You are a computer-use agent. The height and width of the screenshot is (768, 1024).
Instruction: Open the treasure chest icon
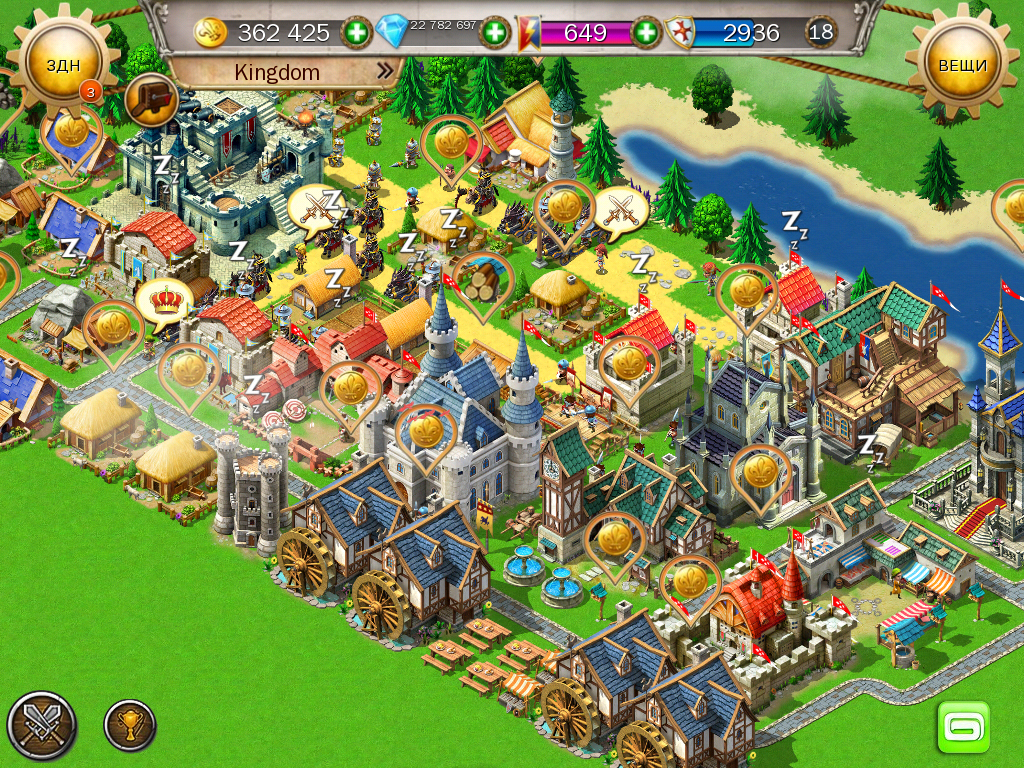click(x=152, y=99)
